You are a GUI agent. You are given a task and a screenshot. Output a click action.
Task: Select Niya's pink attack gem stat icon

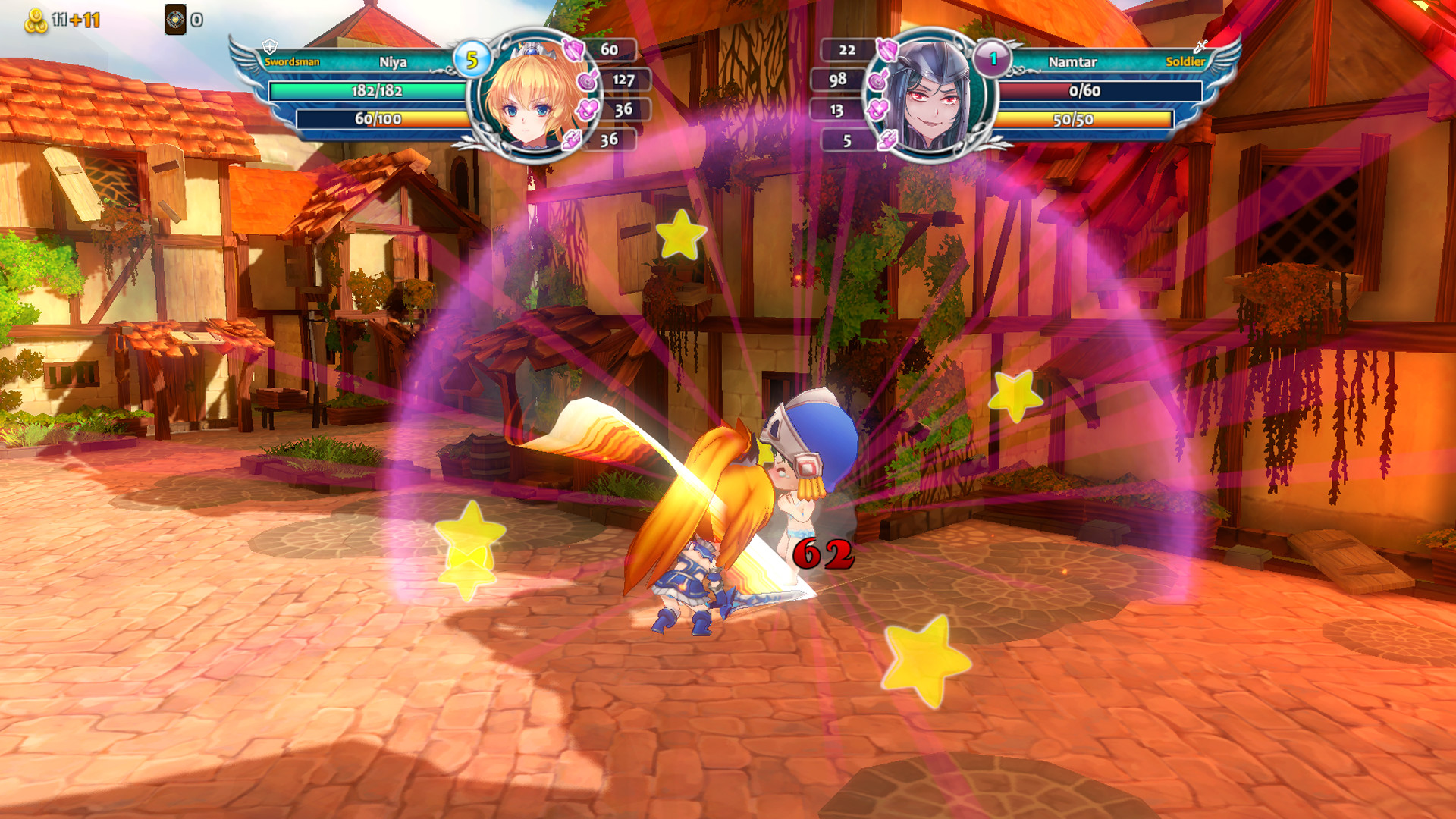point(573,50)
